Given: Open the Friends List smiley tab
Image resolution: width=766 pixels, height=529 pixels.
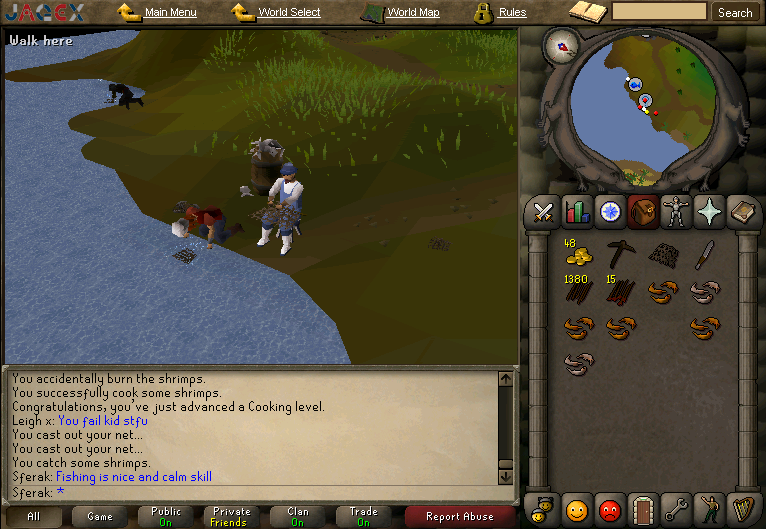Looking at the screenshot, I should (576, 509).
